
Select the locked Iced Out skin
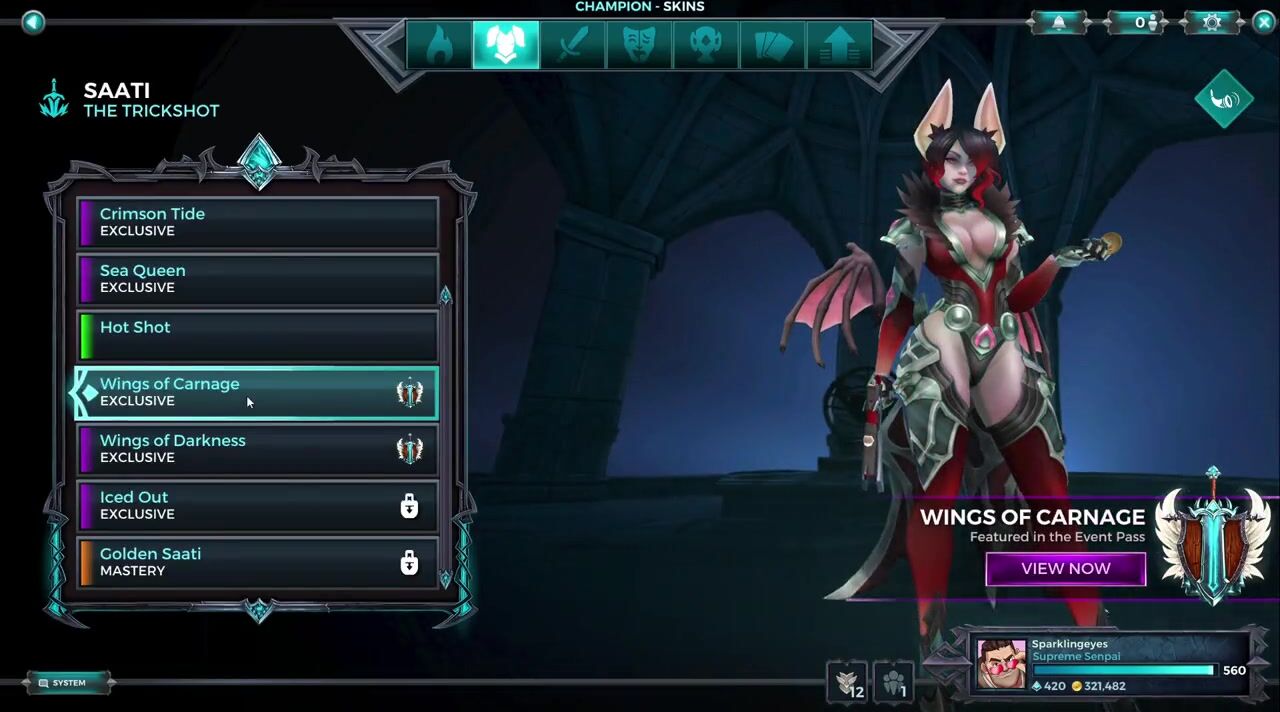point(258,506)
